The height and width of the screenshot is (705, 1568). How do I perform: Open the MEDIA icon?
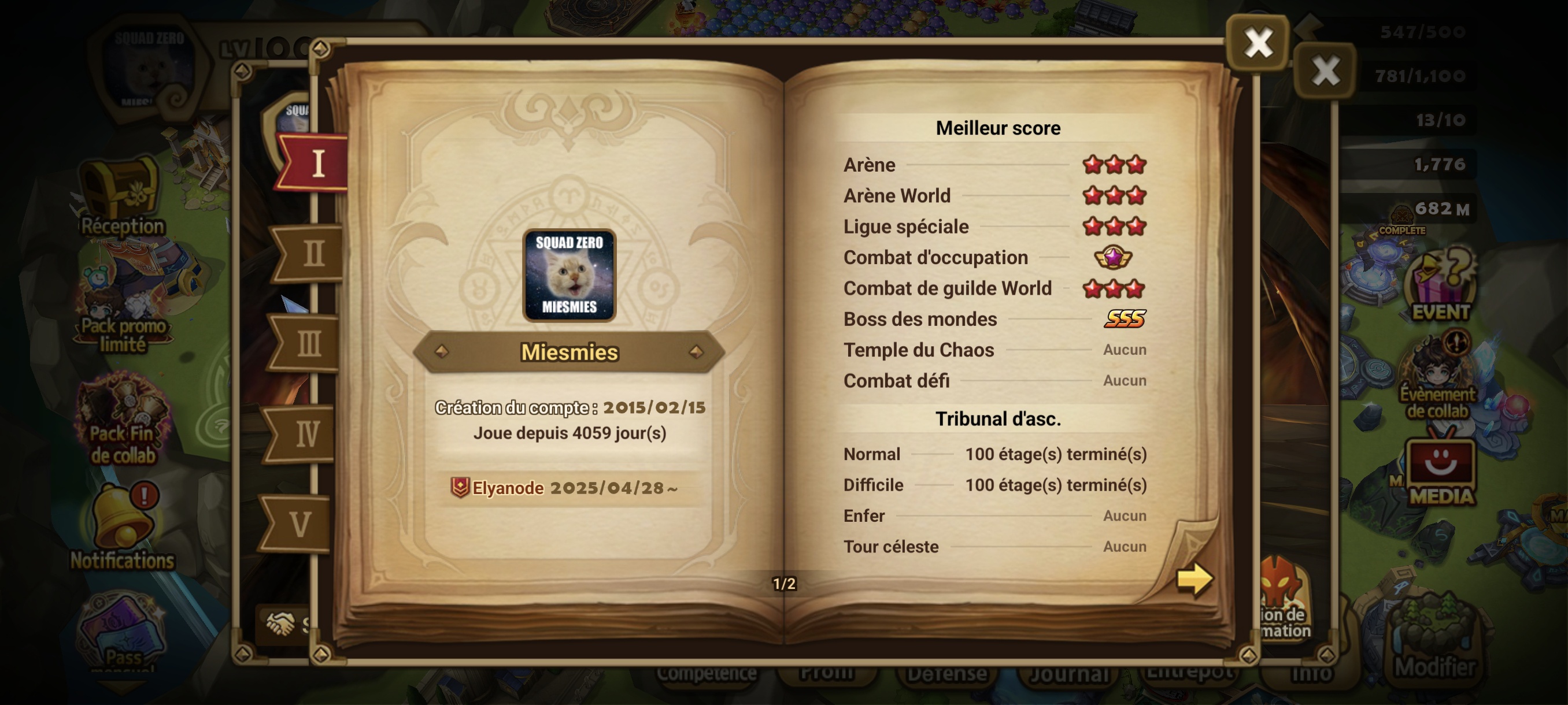pos(1440,472)
